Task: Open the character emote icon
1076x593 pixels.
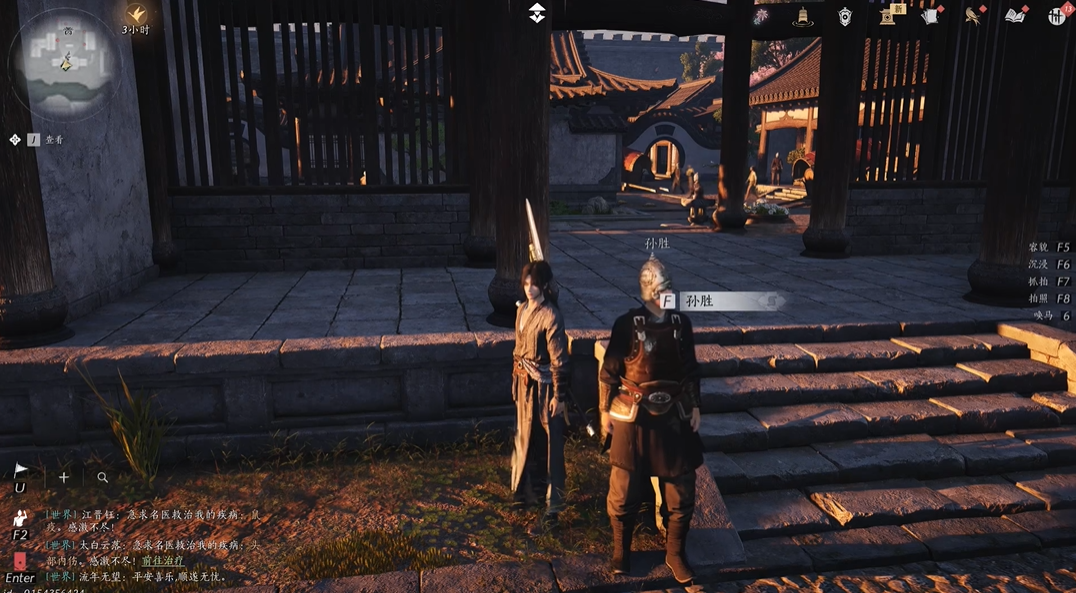Action: pos(19,518)
